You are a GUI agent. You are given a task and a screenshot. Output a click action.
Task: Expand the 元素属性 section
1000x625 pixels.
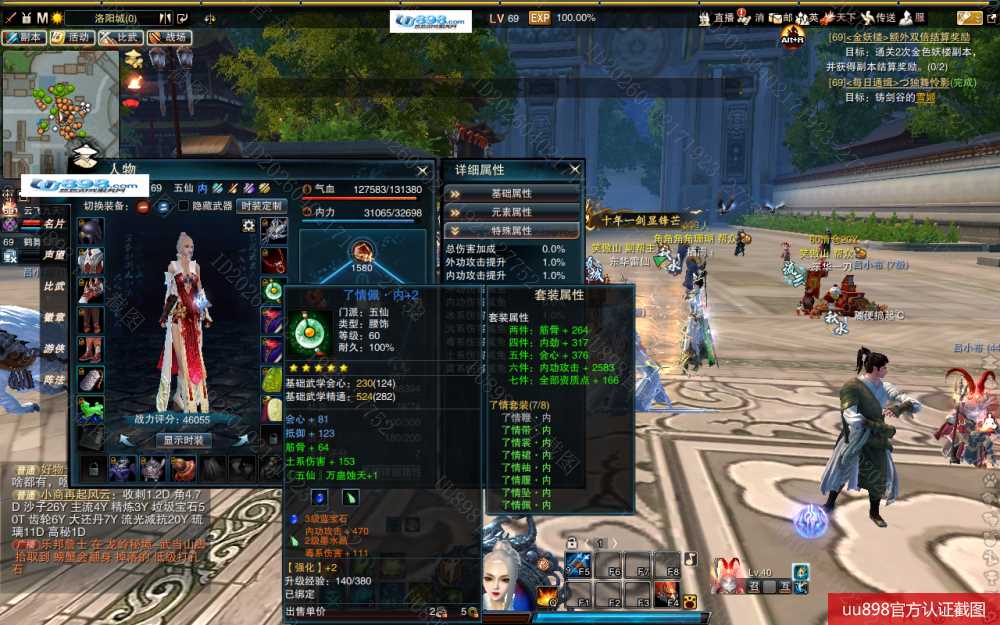tap(512, 212)
